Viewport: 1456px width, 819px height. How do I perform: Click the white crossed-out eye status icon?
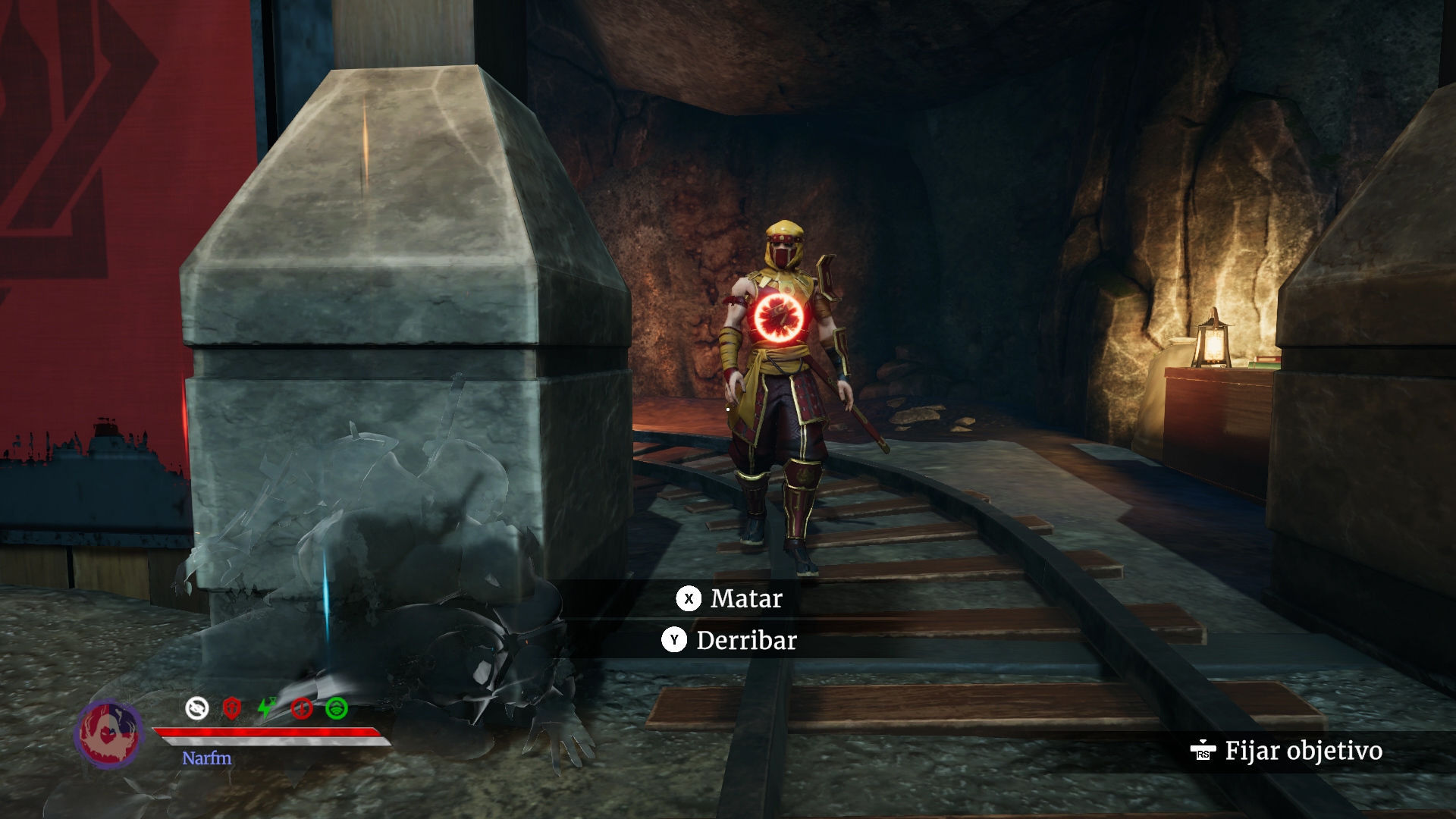[197, 708]
